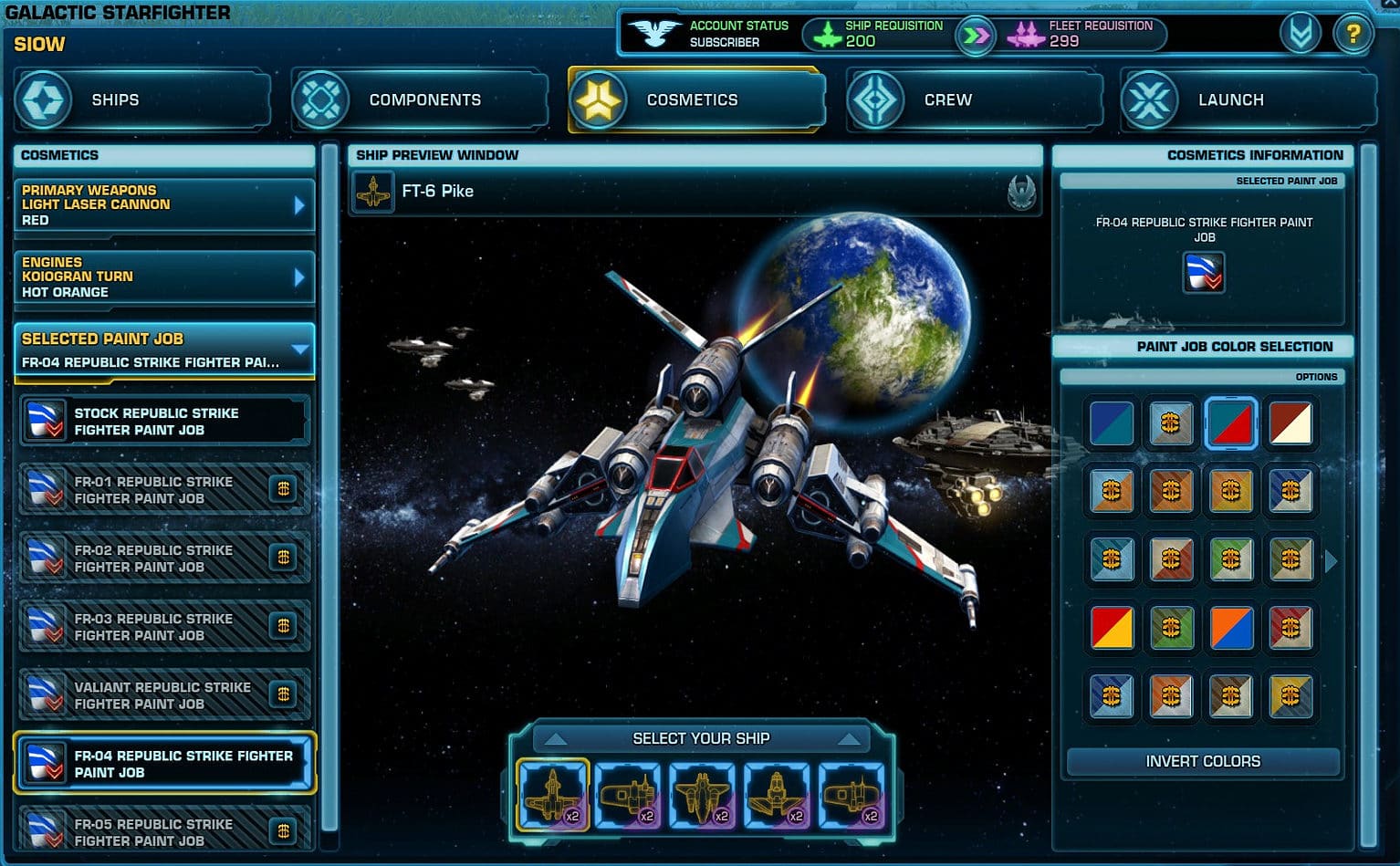Click the Invert Colors button
1400x866 pixels.
[1203, 761]
